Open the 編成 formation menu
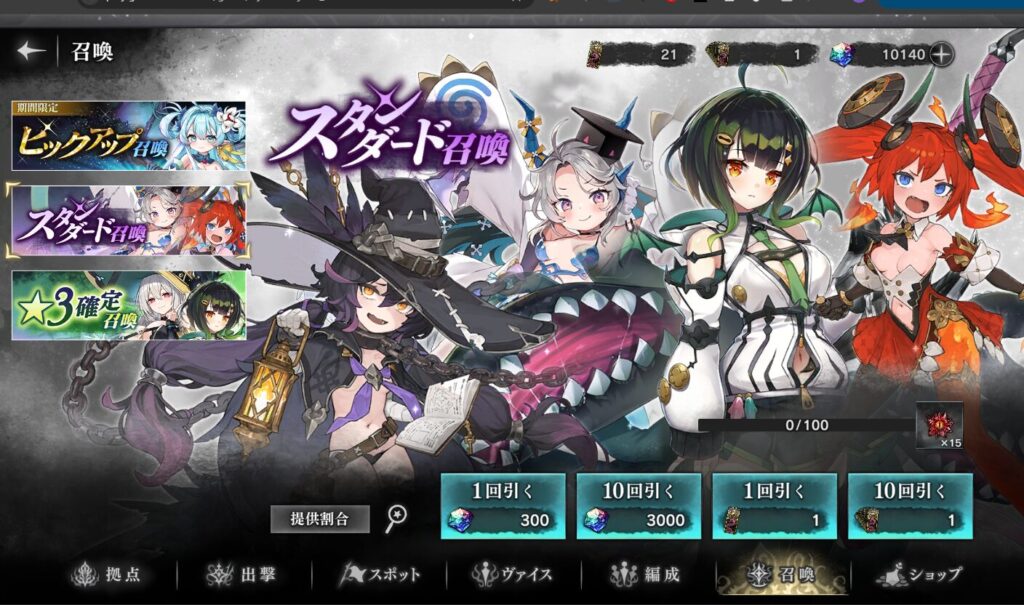 (x=646, y=575)
